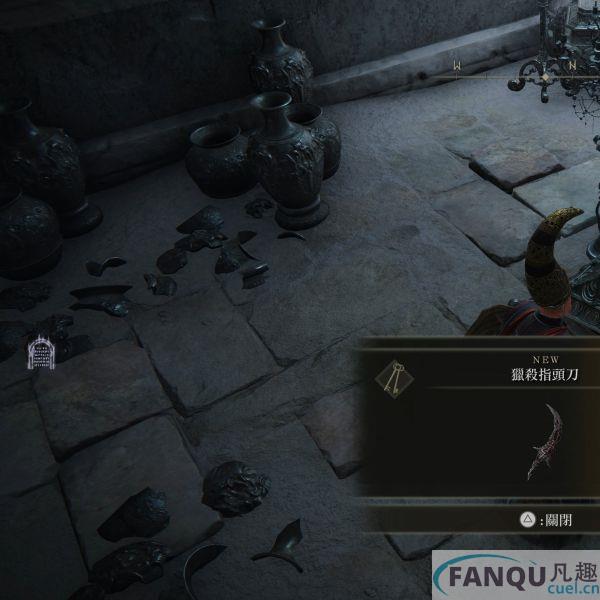Open the FANQU watermark logo

515,577
